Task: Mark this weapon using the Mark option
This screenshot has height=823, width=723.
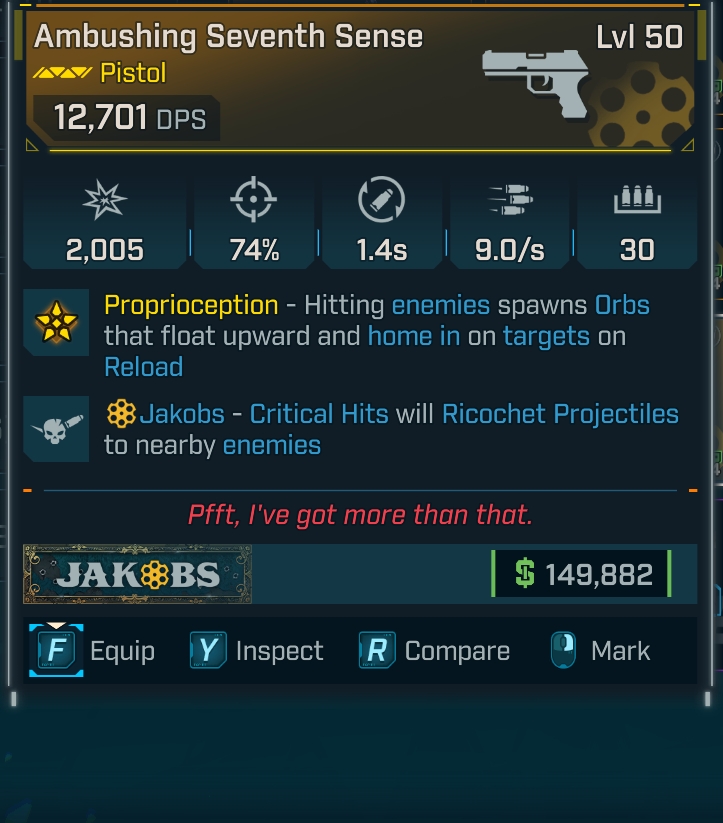Action: tap(601, 651)
